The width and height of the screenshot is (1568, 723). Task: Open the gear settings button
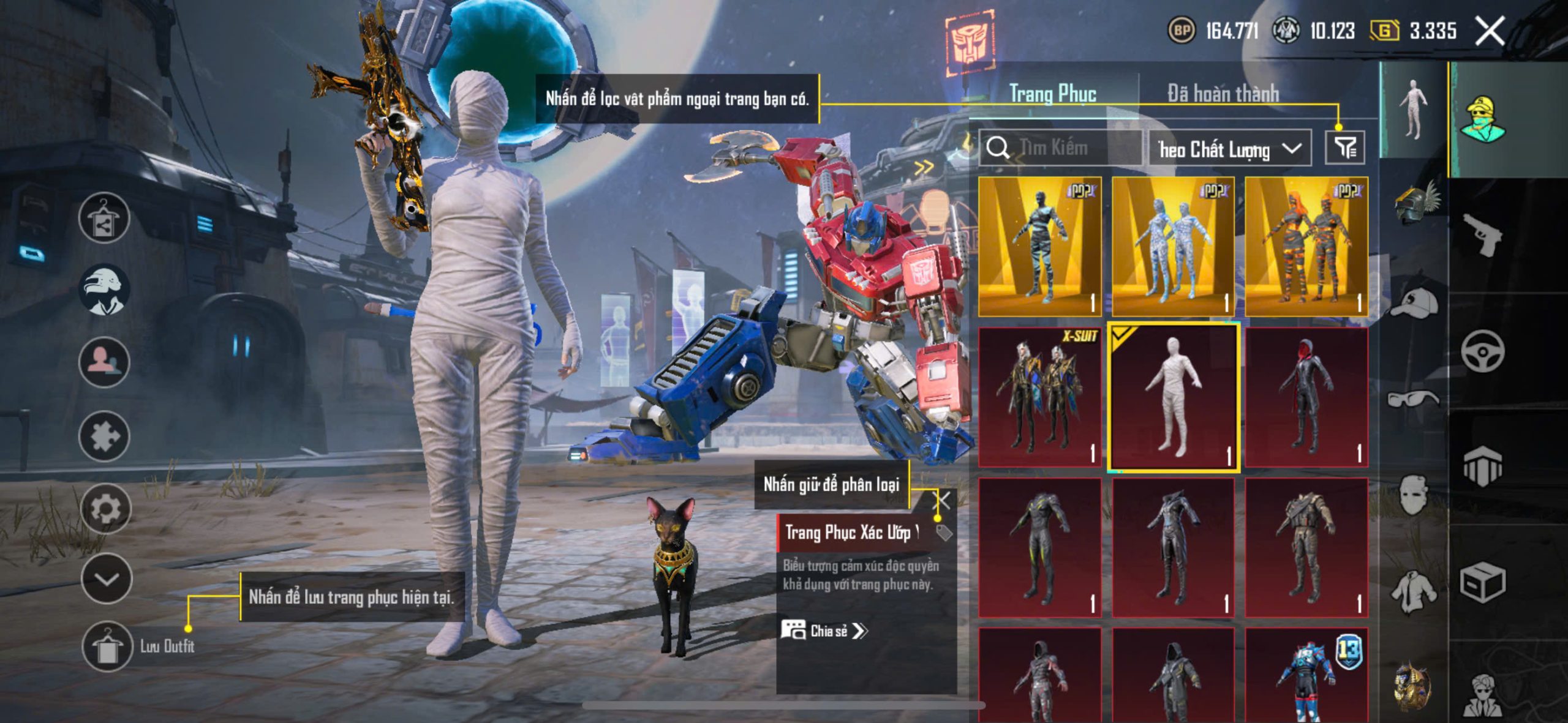pyautogui.click(x=105, y=509)
